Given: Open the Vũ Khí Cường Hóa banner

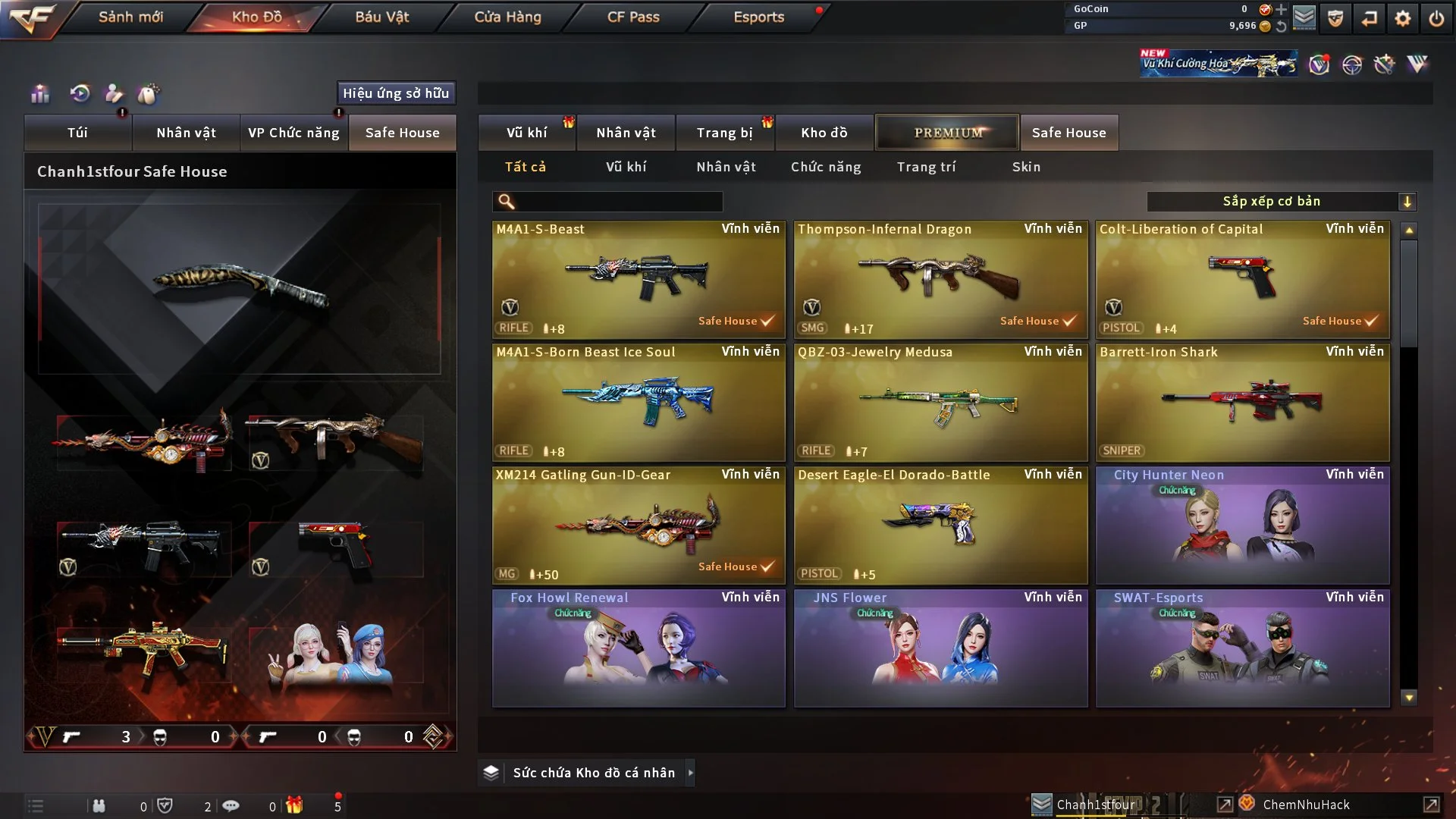Looking at the screenshot, I should pos(1218,64).
